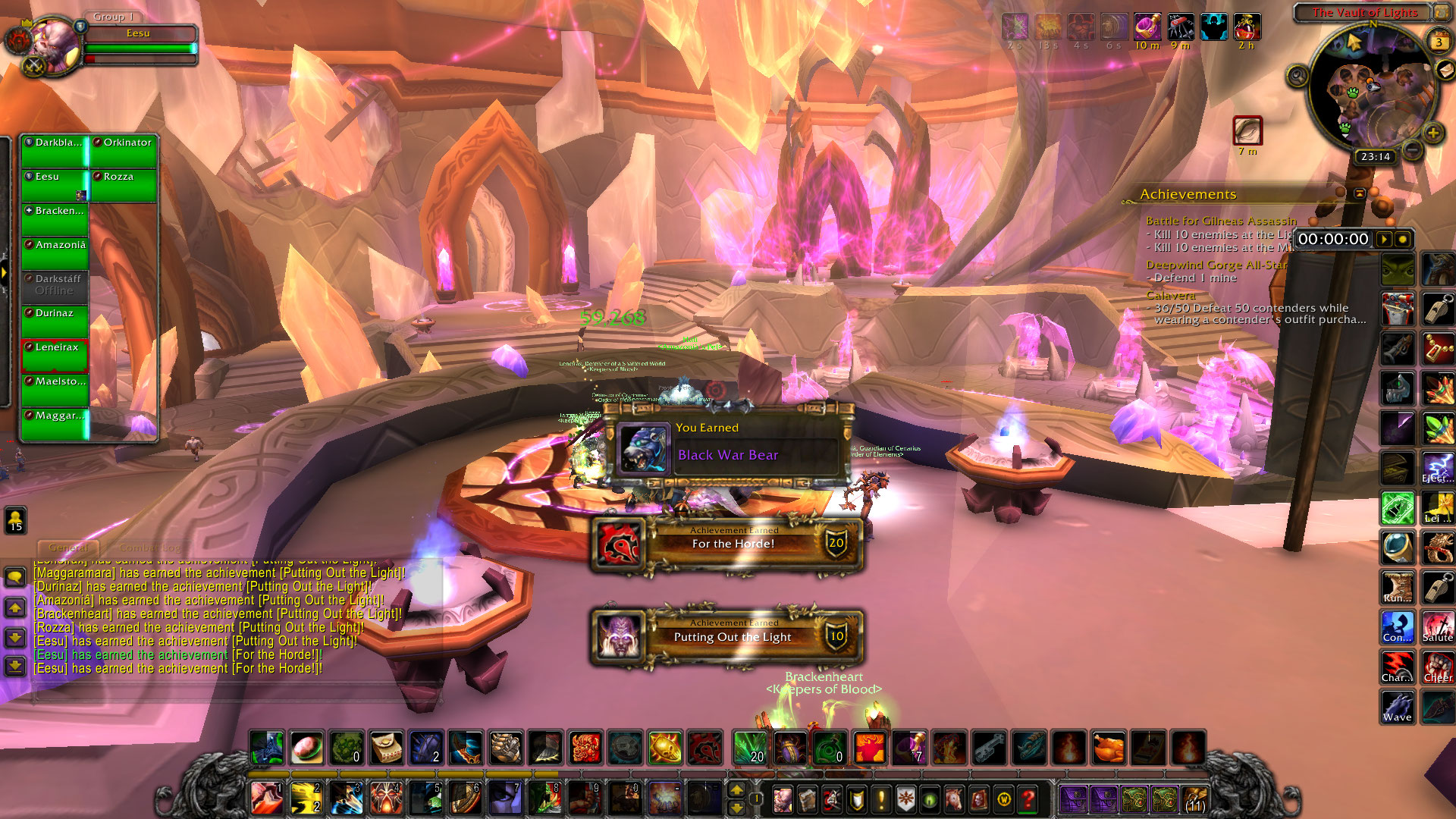The image size is (1456, 819).
Task: Open the Putting Out the Light achievement alert
Action: click(x=728, y=636)
